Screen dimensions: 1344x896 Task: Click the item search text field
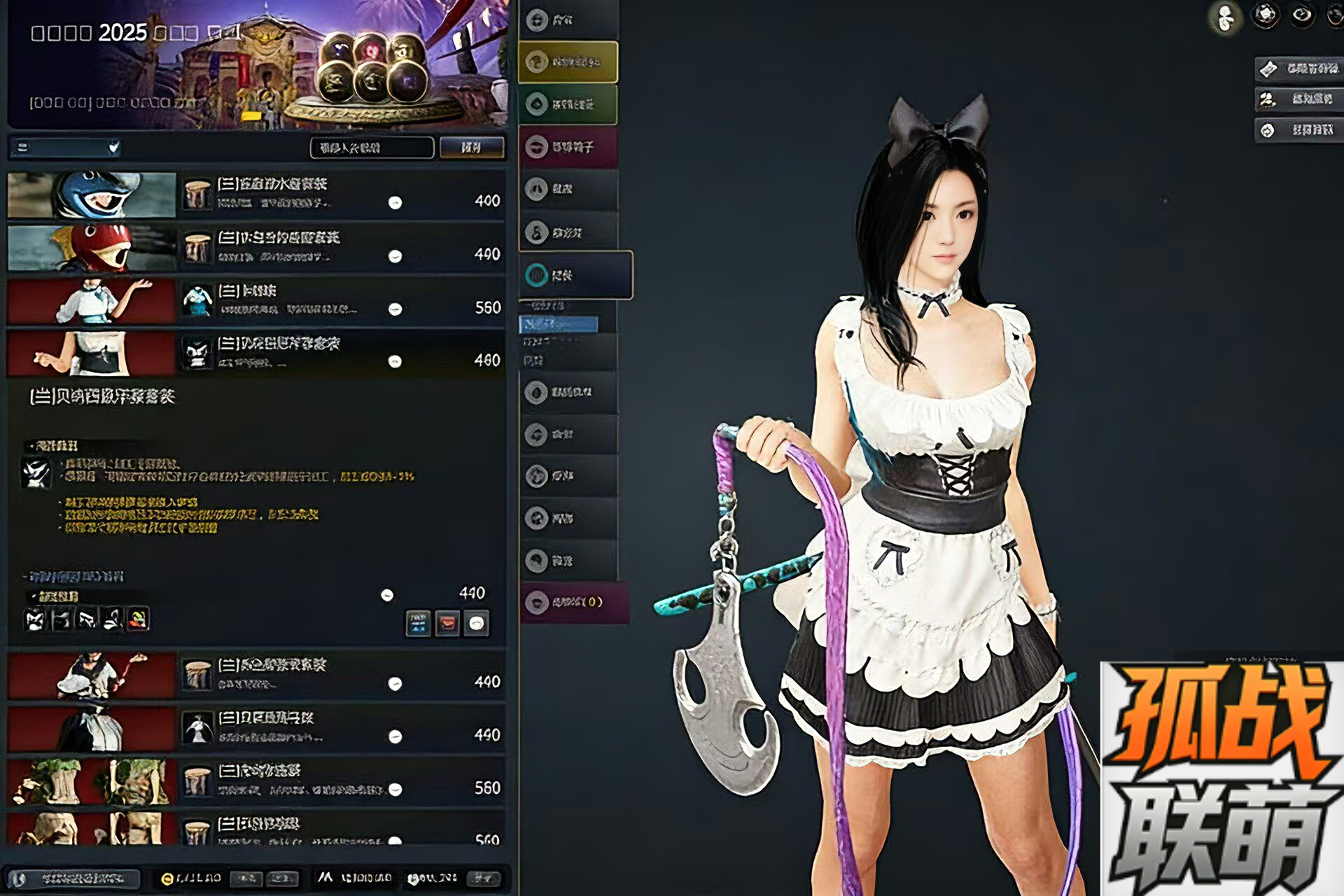(371, 148)
